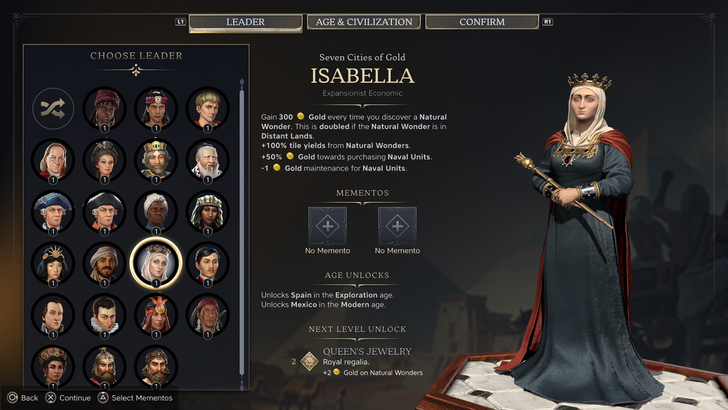Select the leader in a blue tricorn hat
728x410 pixels.
[x=54, y=210]
